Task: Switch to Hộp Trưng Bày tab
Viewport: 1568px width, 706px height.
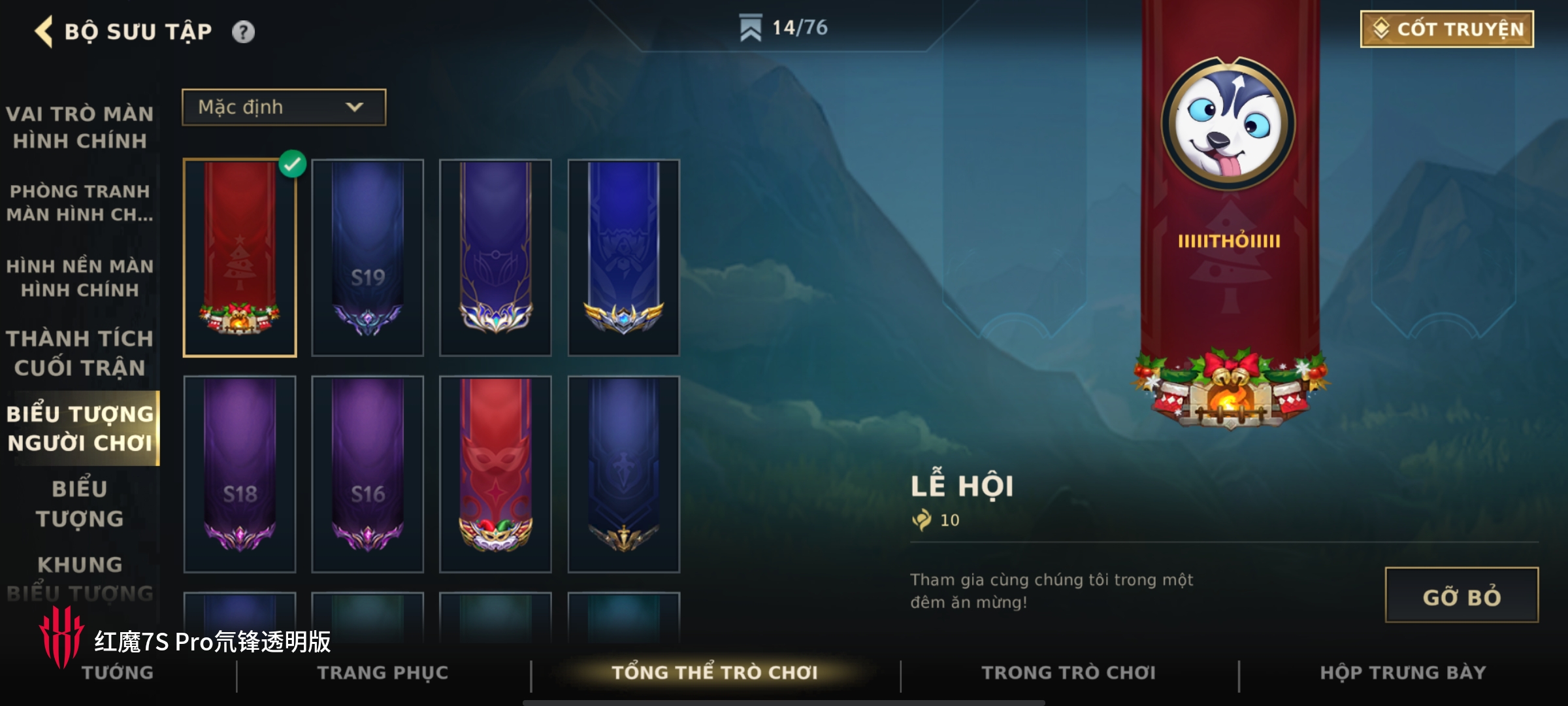Action: click(1403, 673)
